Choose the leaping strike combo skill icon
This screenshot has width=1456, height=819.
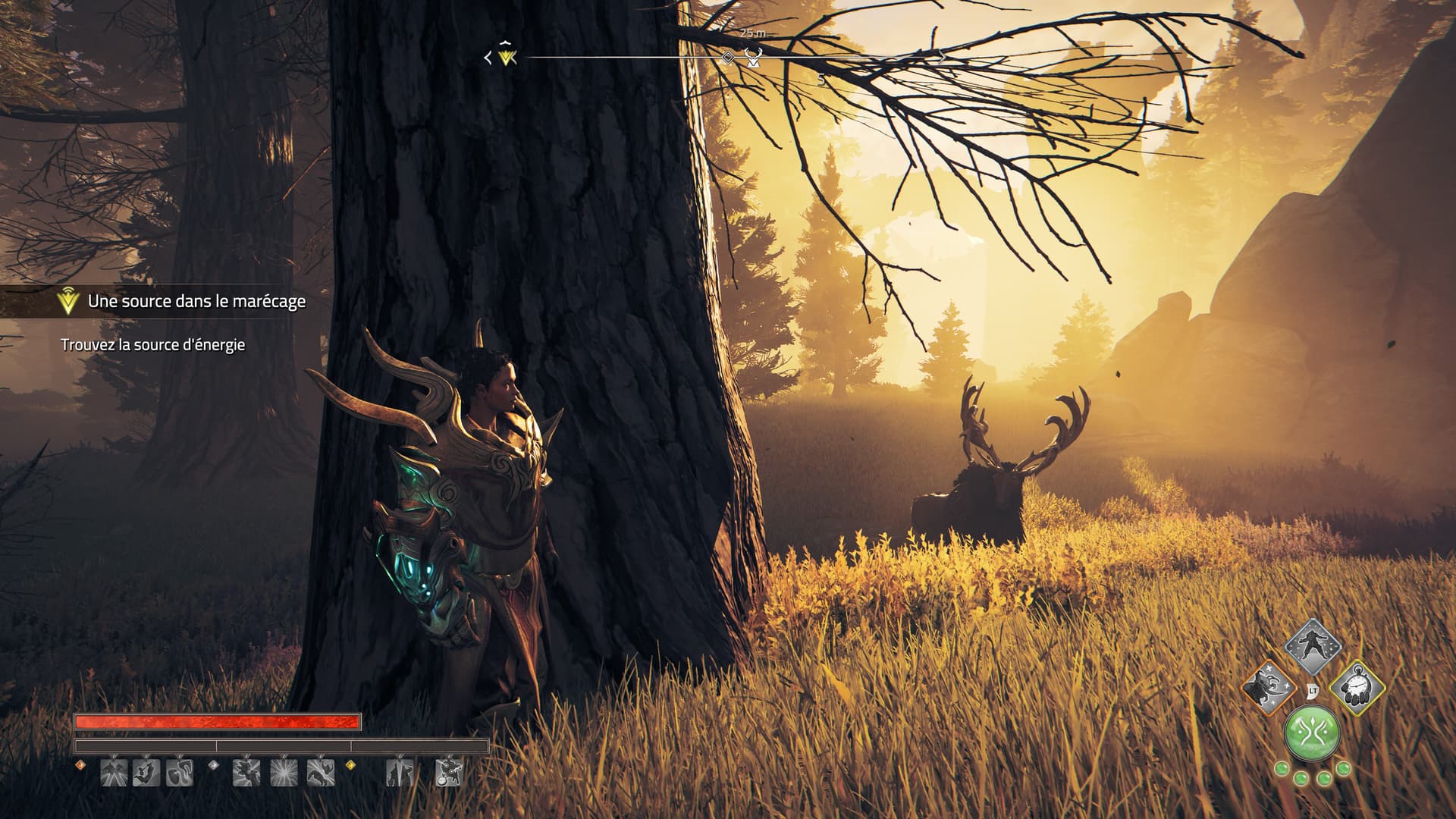[146, 773]
